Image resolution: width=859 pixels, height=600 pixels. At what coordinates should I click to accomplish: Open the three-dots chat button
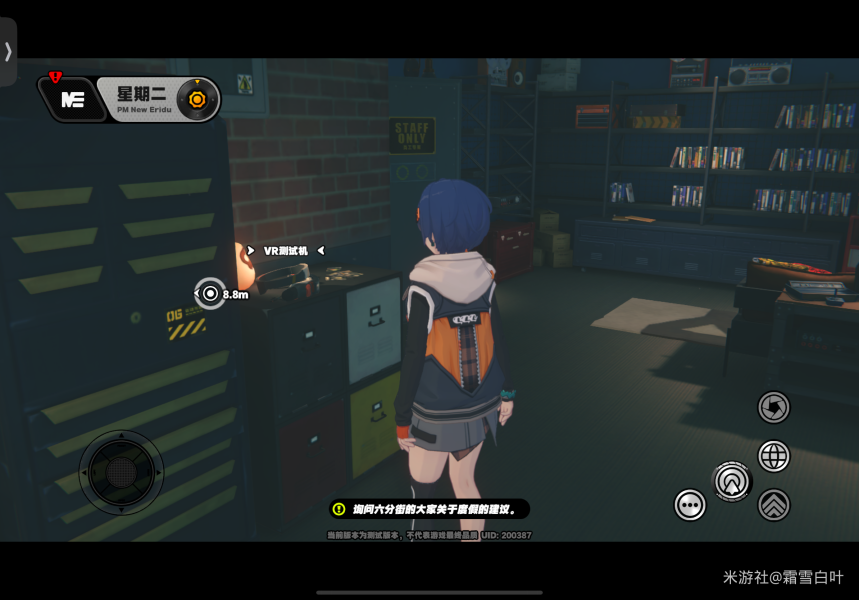pos(690,505)
